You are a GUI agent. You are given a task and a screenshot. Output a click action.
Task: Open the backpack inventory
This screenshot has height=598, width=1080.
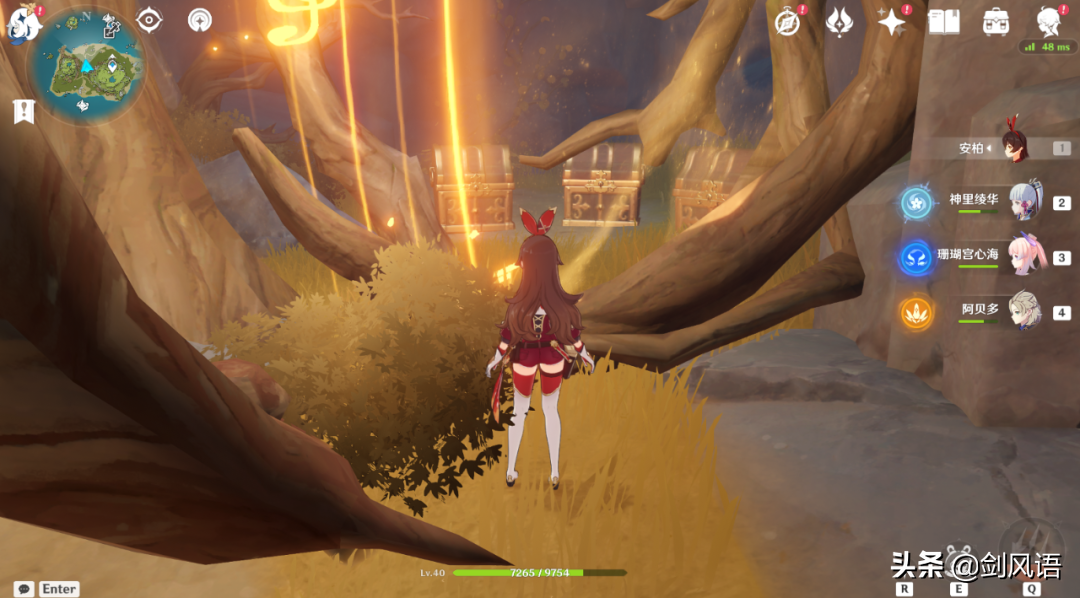[x=996, y=22]
